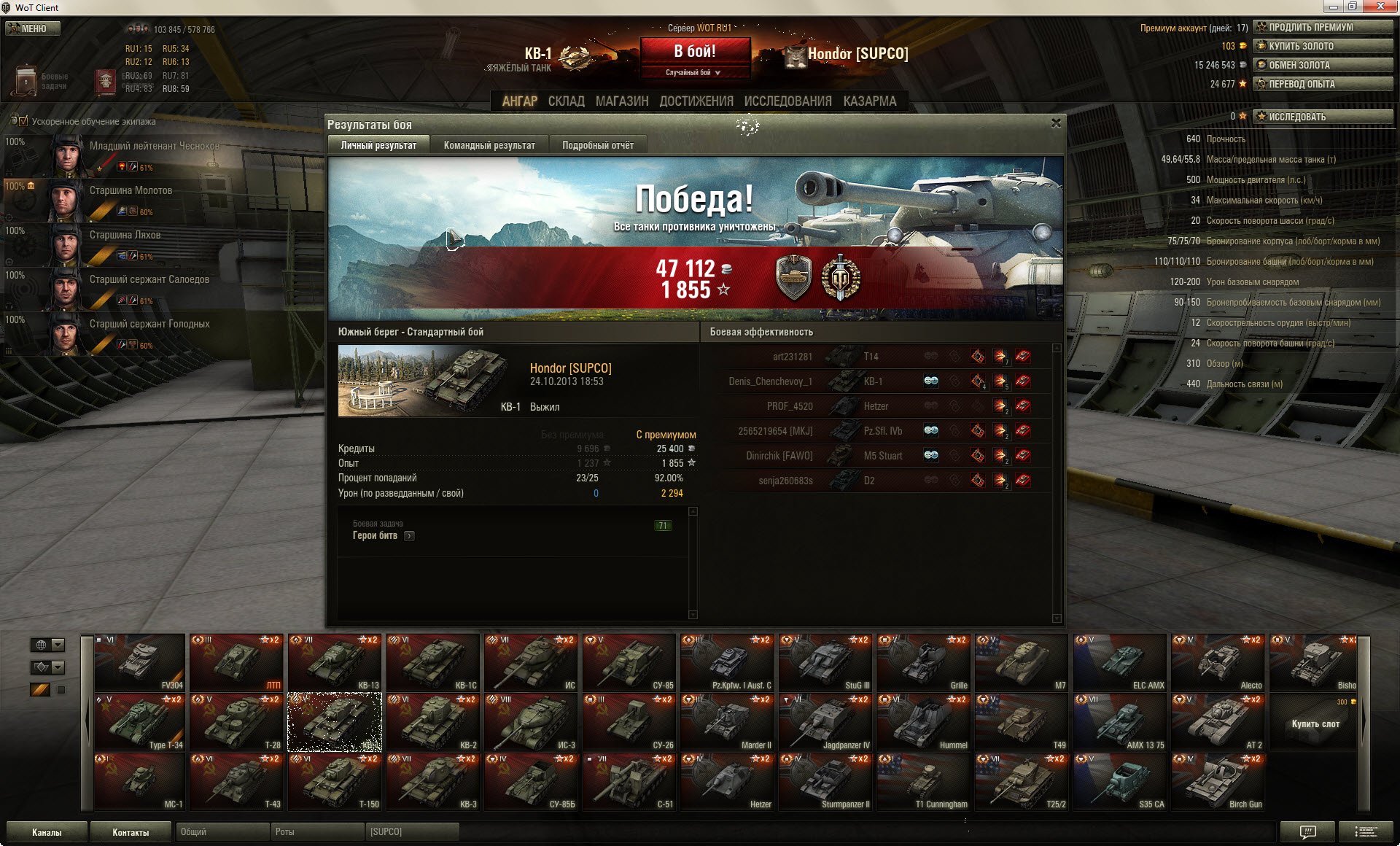The height and width of the screenshot is (846, 1400).
Task: Open the Контакты list
Action: coord(131,832)
